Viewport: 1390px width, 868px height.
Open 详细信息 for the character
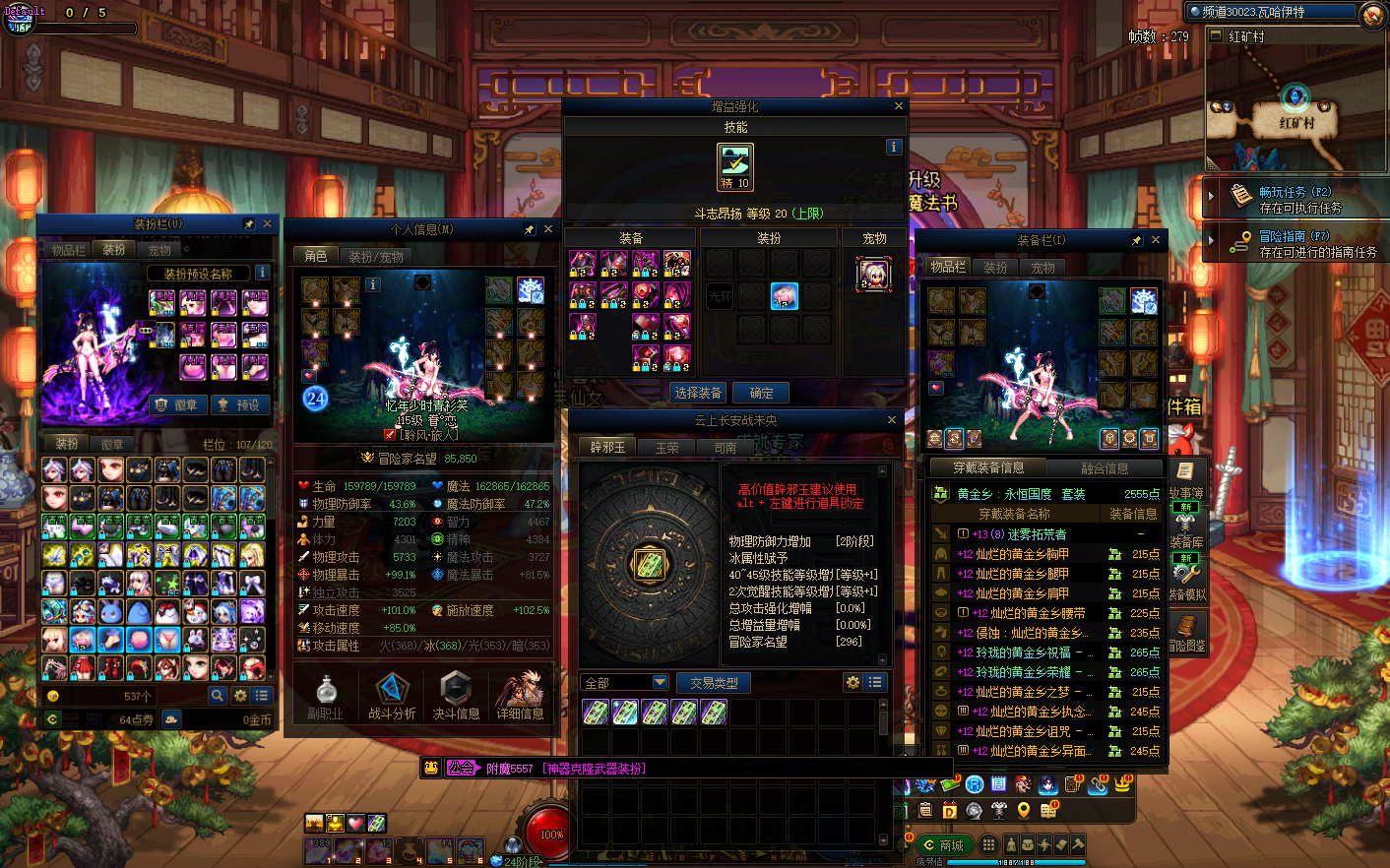(x=520, y=696)
